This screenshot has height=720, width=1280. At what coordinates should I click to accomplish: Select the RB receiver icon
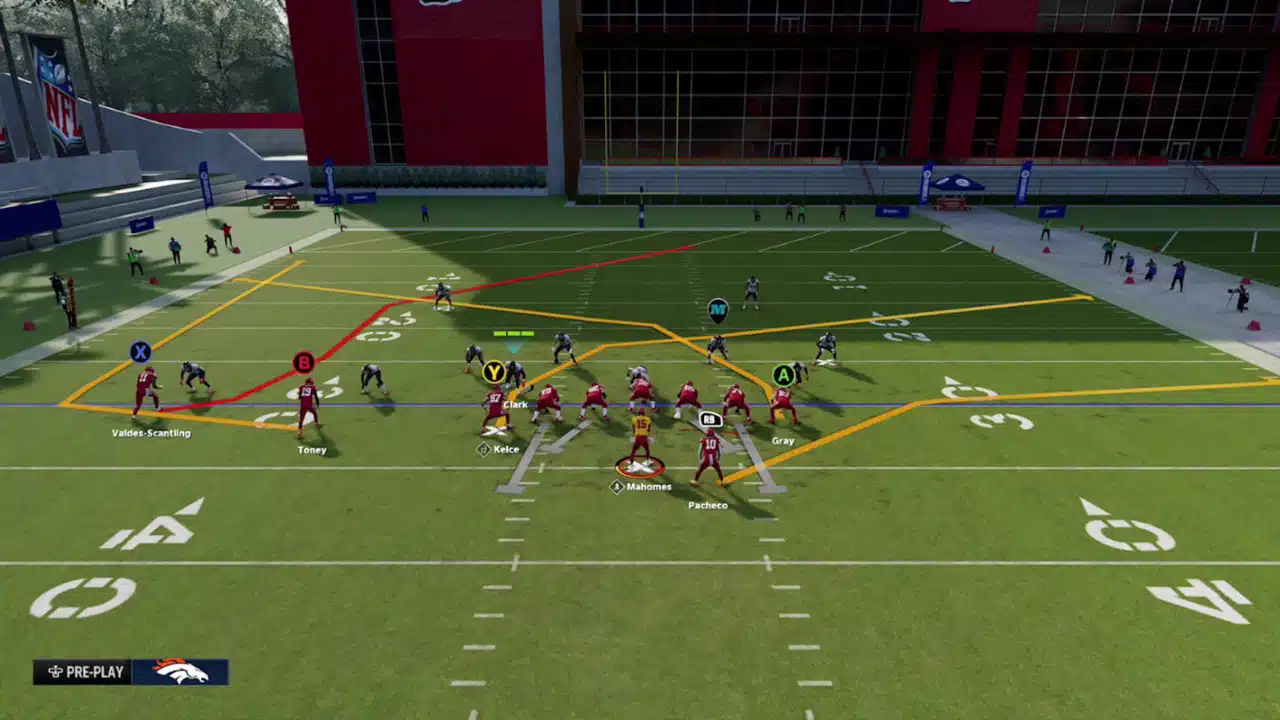(710, 419)
